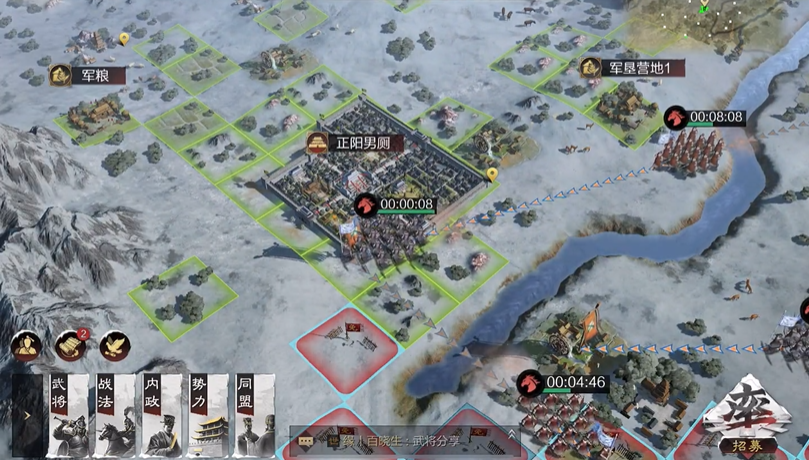This screenshot has width=809, height=460.
Task: Expand the chat panel with double-arrow
Action: [513, 437]
